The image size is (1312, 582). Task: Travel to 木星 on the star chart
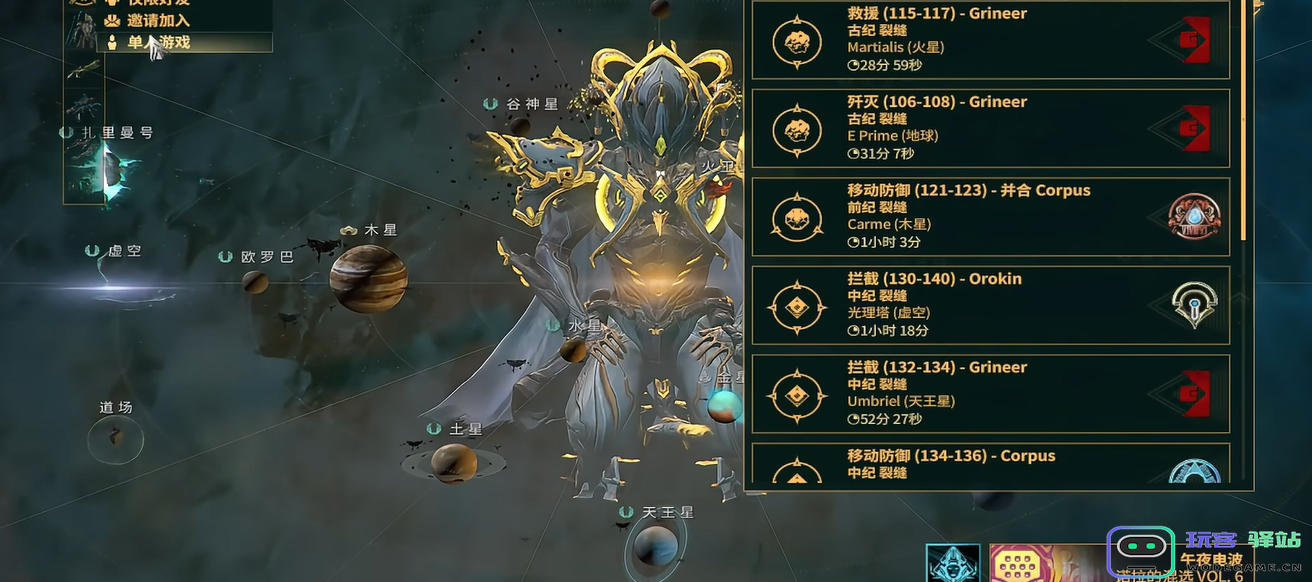pos(368,277)
